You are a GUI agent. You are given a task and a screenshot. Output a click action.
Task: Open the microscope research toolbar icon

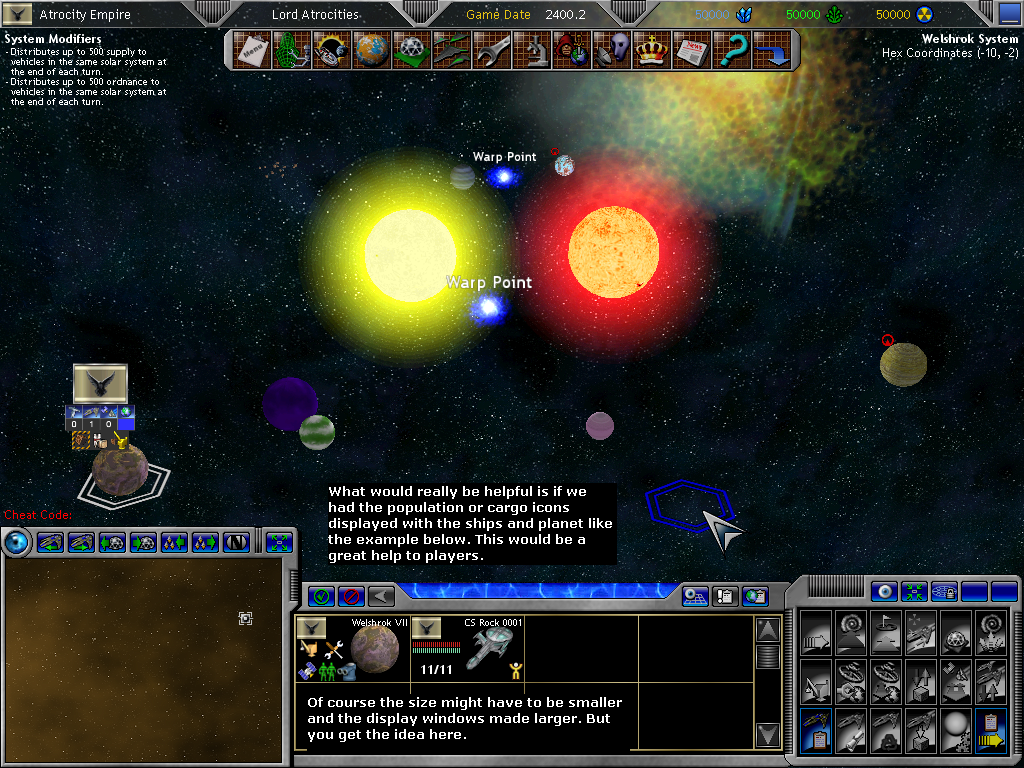click(531, 50)
